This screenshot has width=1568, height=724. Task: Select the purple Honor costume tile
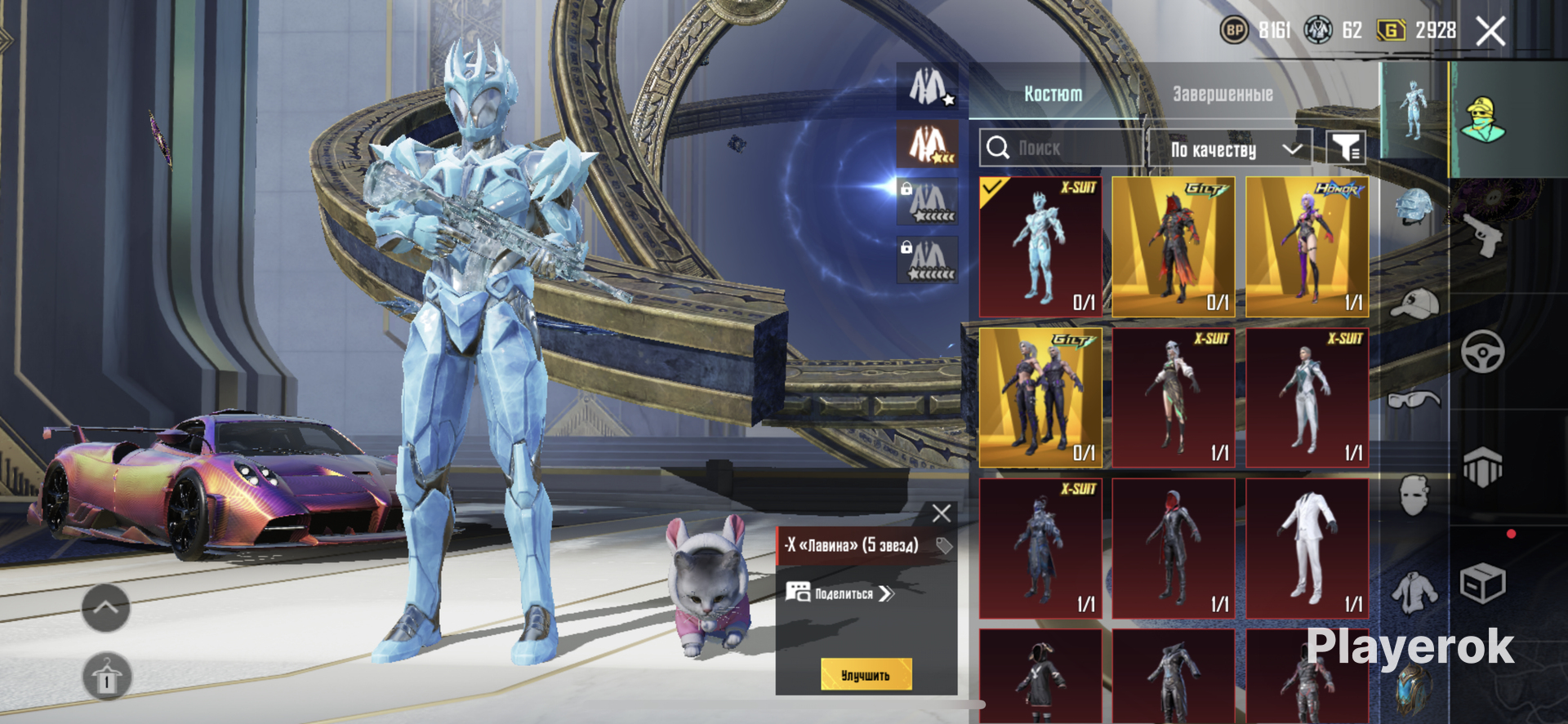[x=1307, y=247]
